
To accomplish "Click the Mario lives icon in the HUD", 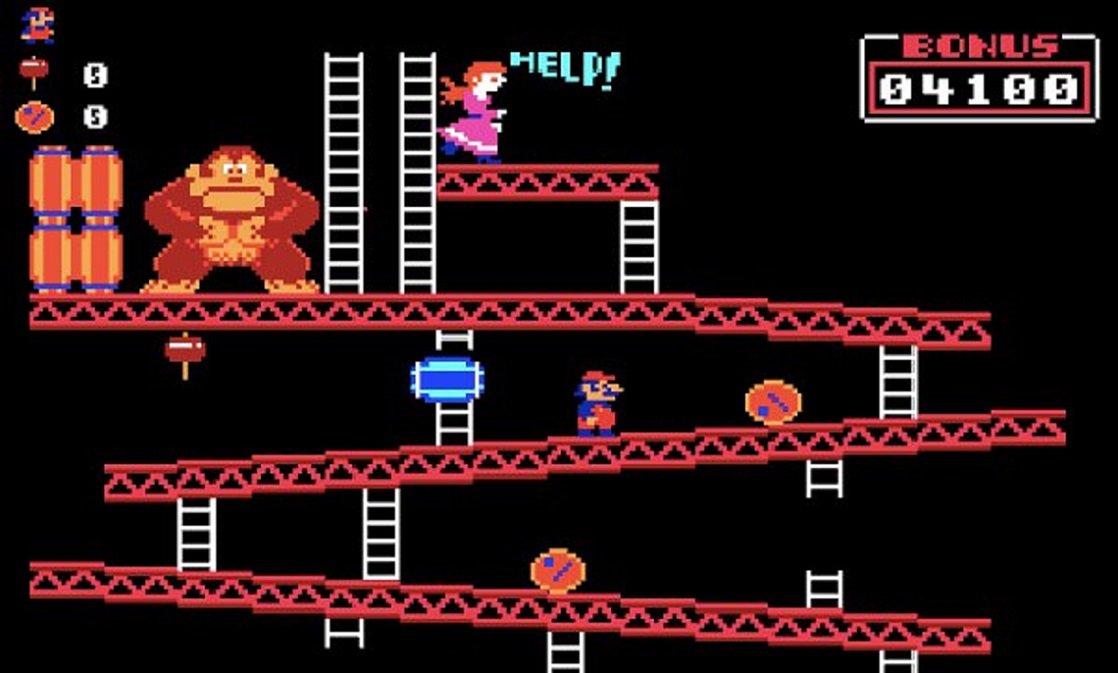I will pos(37,25).
